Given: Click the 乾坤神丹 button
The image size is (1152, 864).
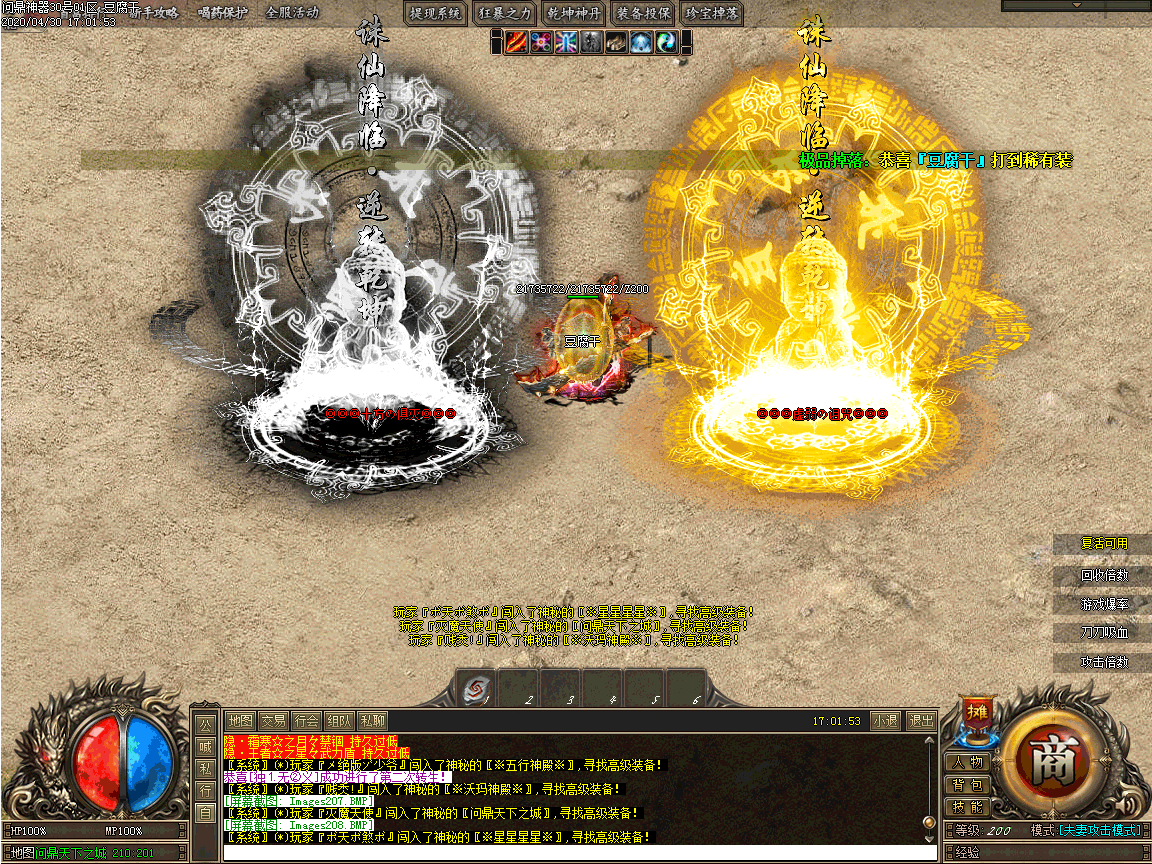Looking at the screenshot, I should (575, 13).
